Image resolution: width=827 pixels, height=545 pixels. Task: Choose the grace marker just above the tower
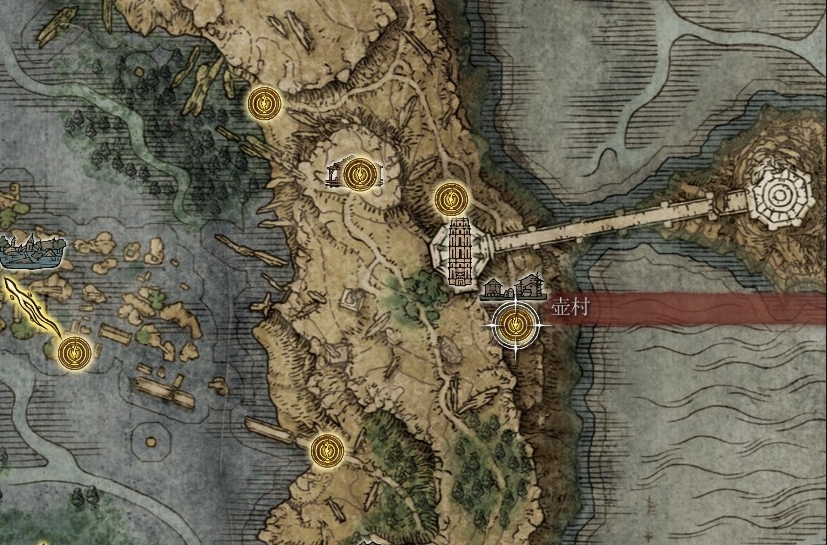[450, 199]
